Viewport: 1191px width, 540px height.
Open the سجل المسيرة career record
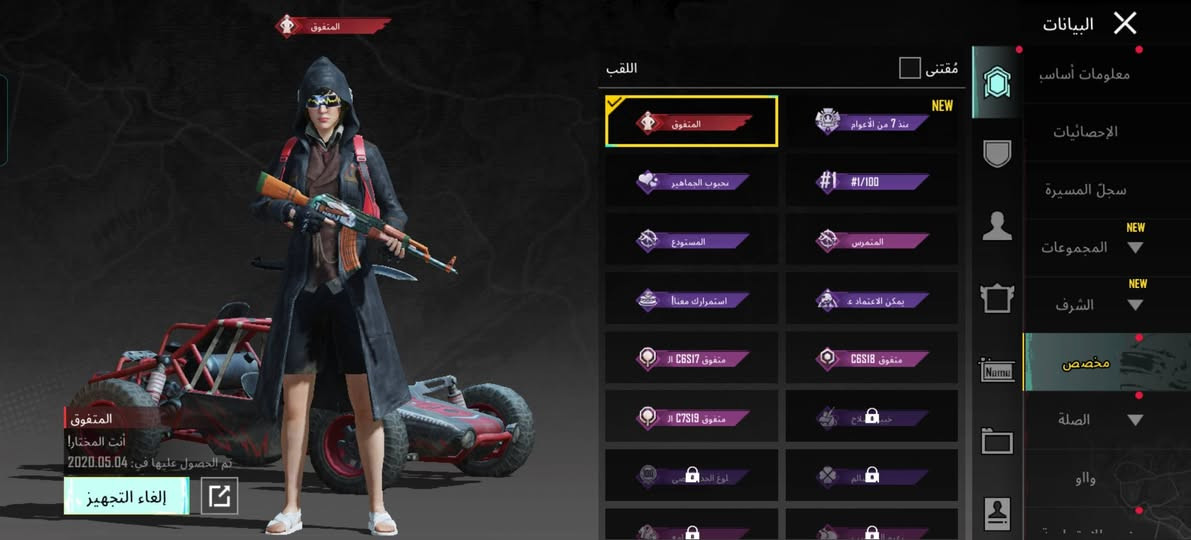click(x=1085, y=189)
